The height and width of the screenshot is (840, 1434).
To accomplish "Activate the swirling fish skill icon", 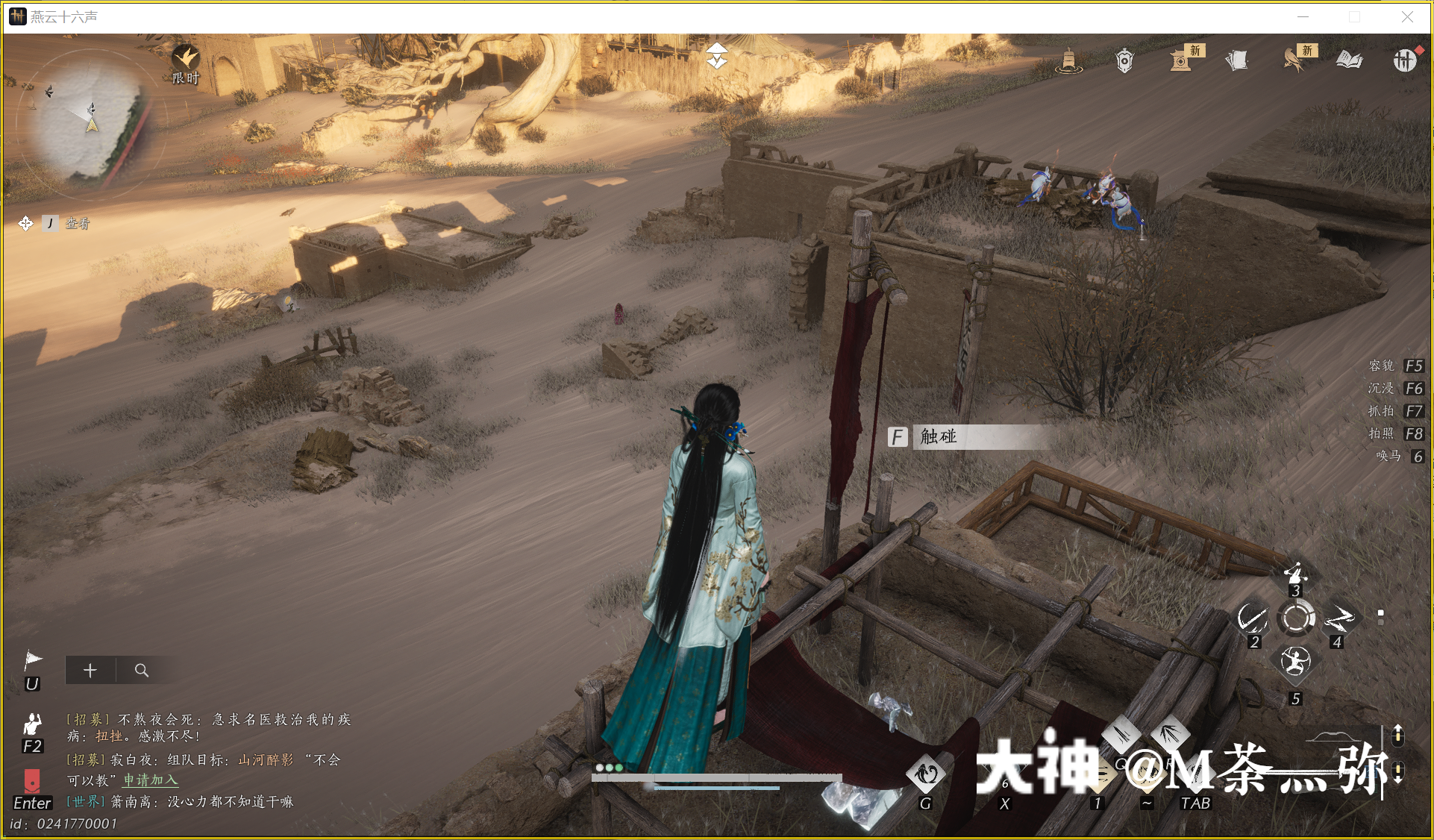I will tap(925, 774).
